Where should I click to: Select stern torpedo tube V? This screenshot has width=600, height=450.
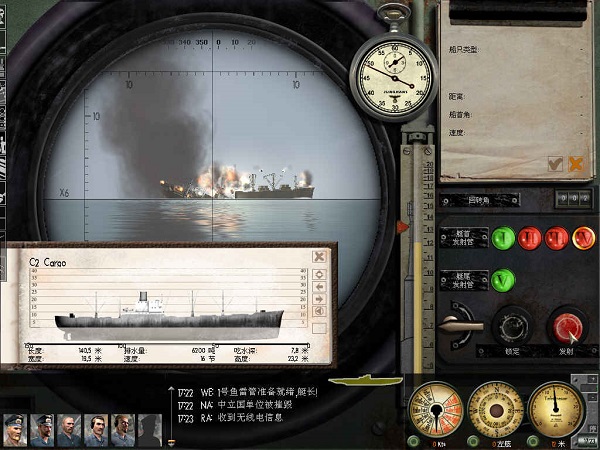click(x=503, y=281)
